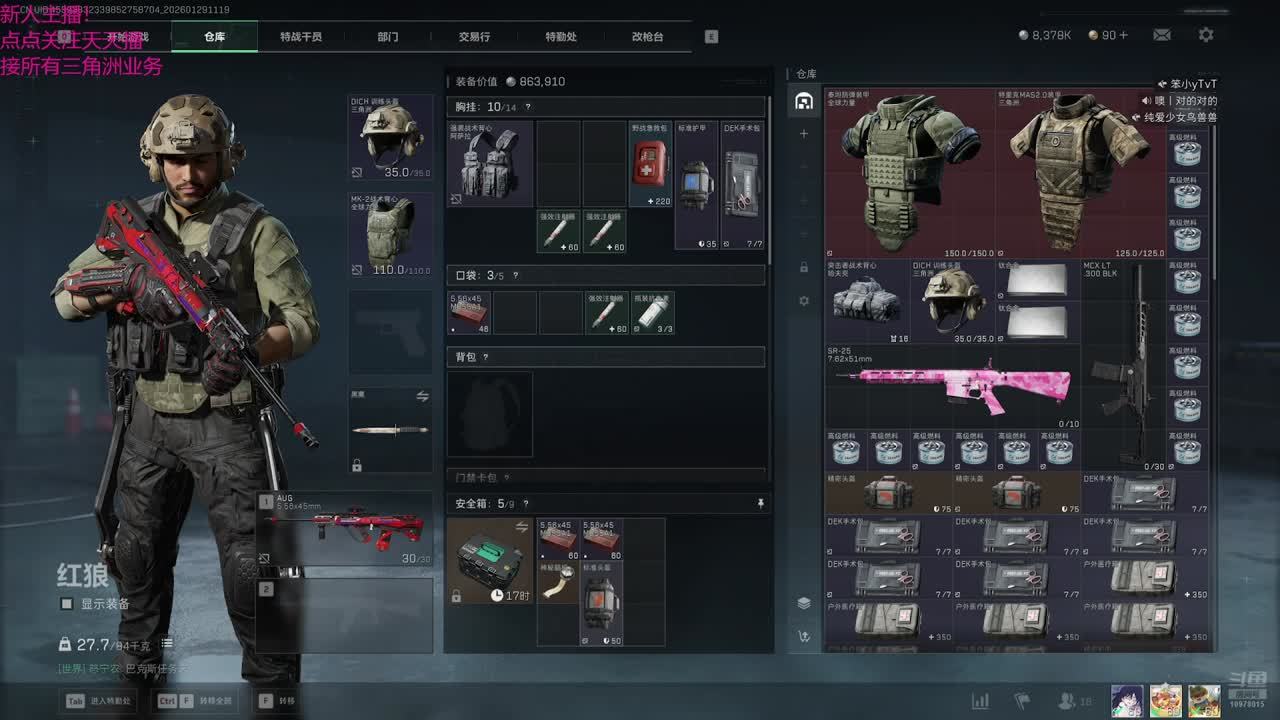Open the mail envelope icon
The image size is (1280, 720).
(x=1162, y=35)
